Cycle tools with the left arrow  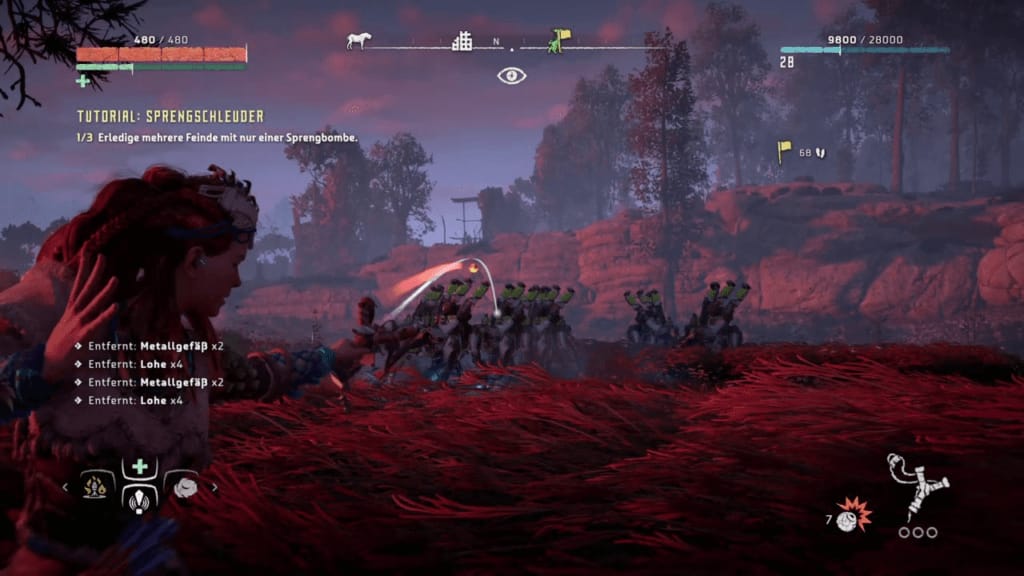tap(66, 487)
